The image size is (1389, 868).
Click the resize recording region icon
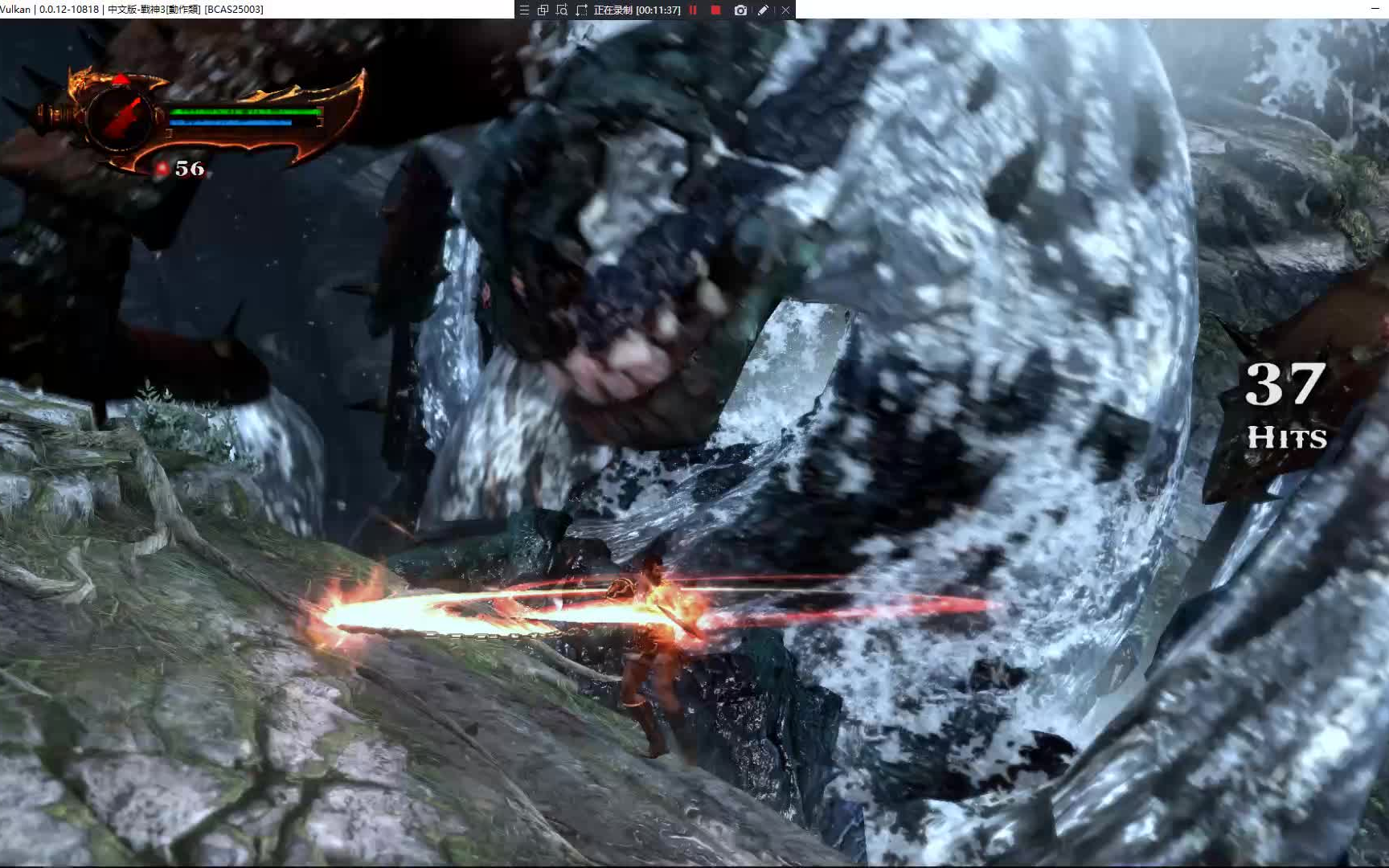click(x=581, y=10)
